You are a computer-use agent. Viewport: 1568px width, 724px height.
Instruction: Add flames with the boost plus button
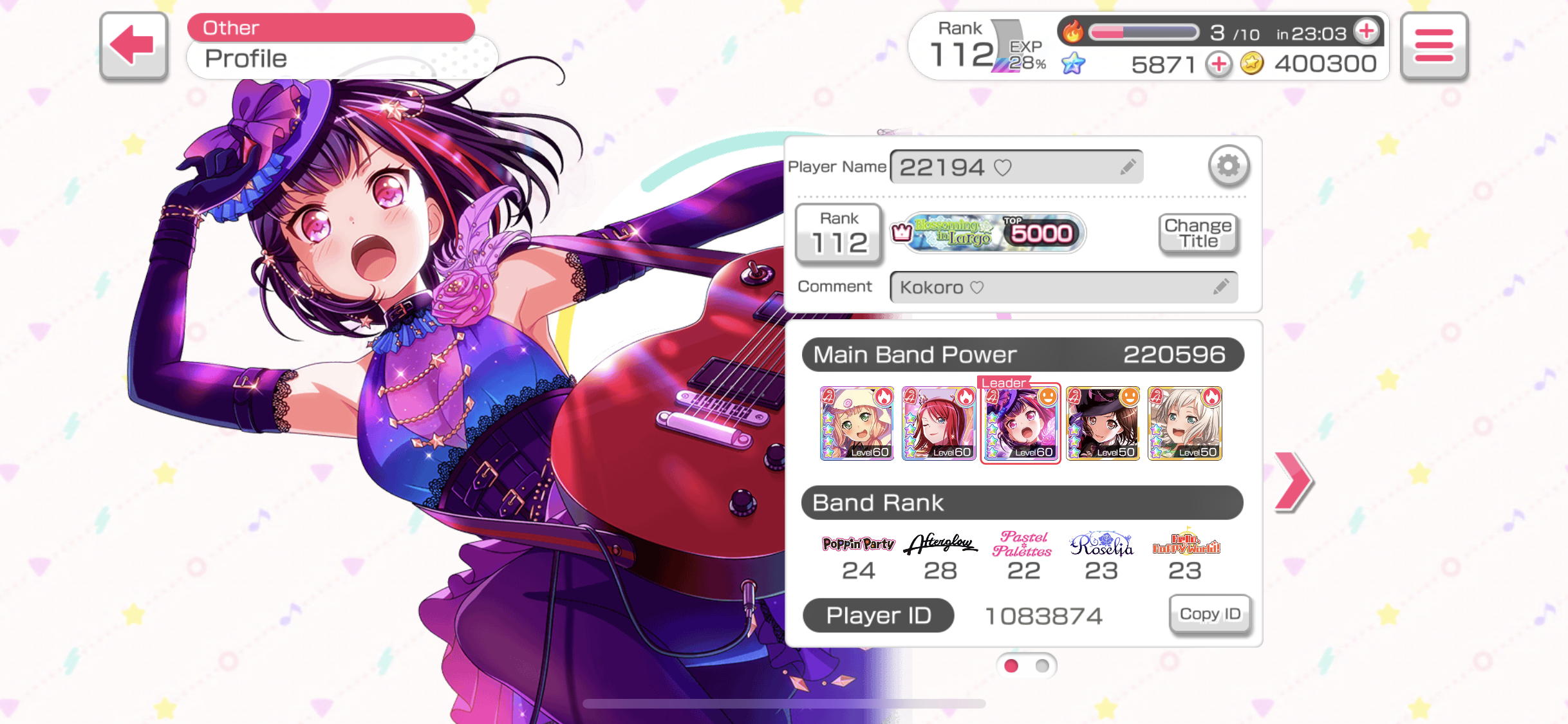tap(1366, 30)
